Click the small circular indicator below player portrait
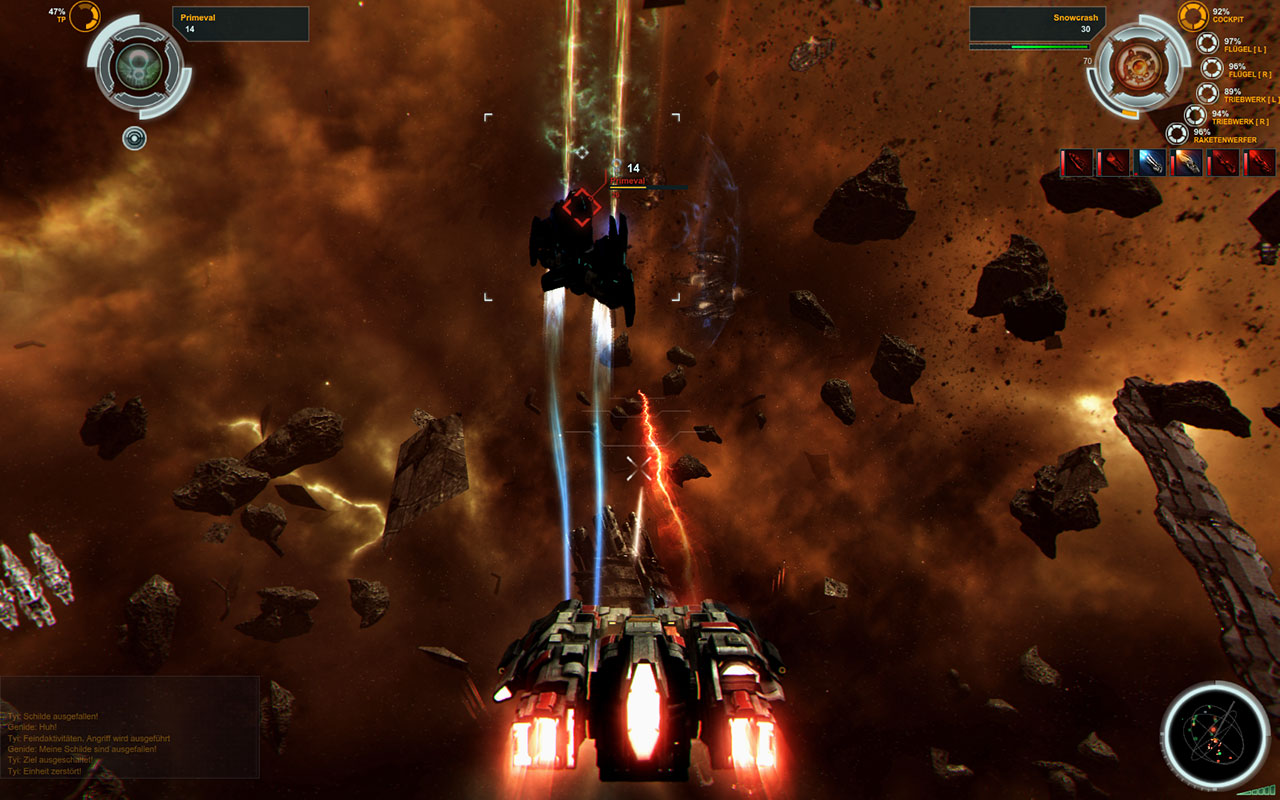Image resolution: width=1280 pixels, height=800 pixels. (134, 139)
